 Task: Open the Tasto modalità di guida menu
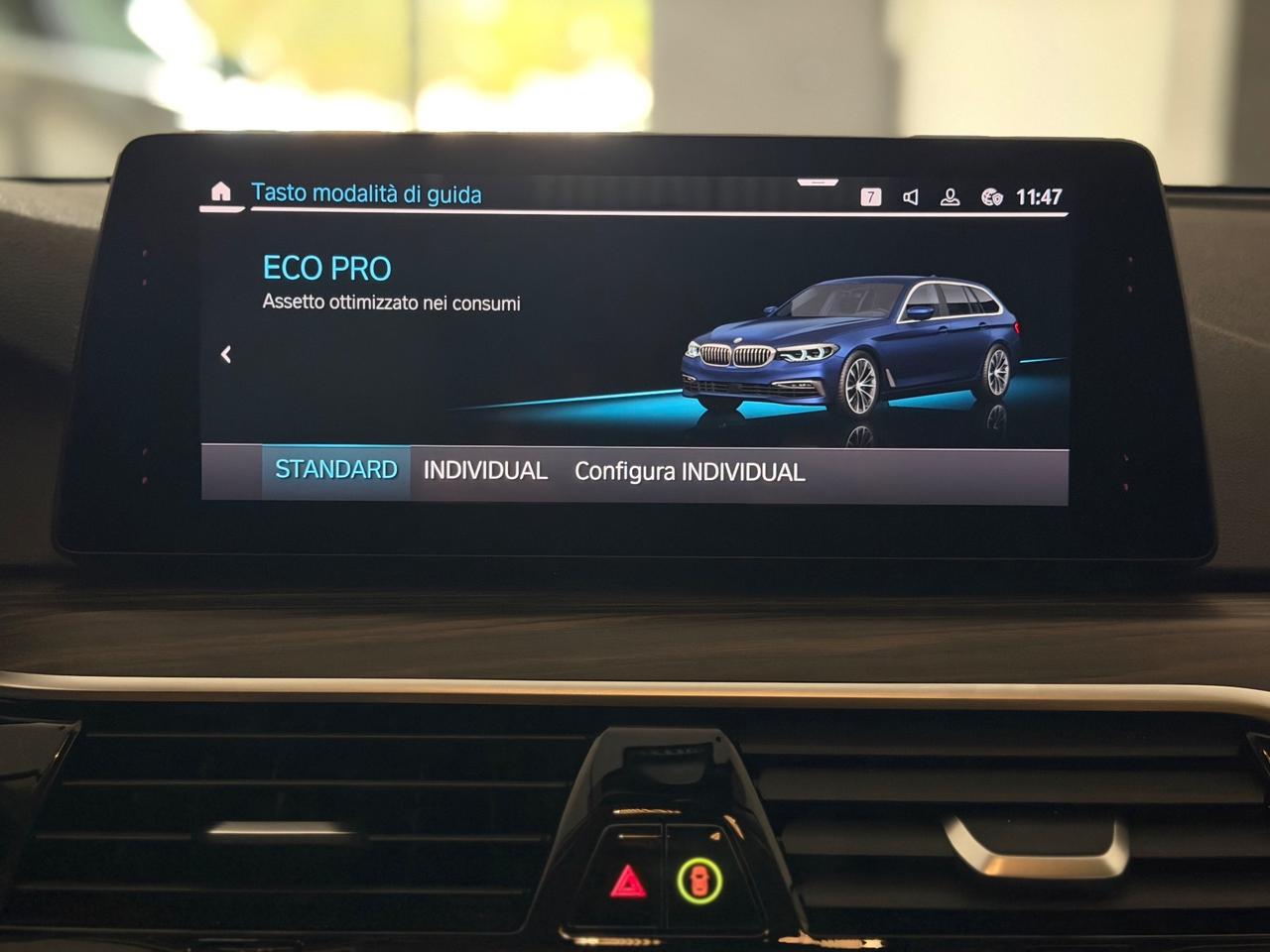pos(368,194)
